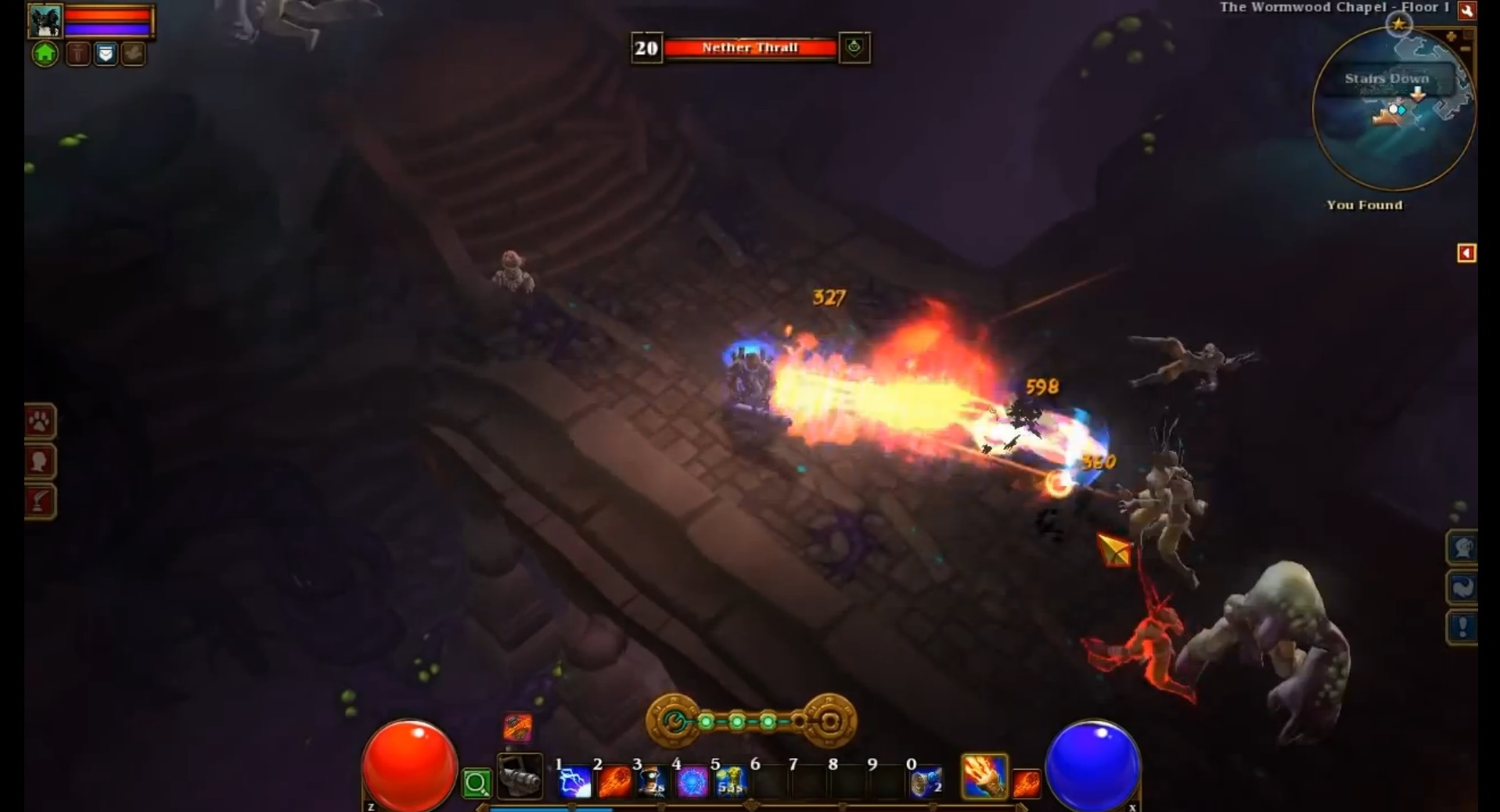Open the character head silhouette panel

point(39,462)
